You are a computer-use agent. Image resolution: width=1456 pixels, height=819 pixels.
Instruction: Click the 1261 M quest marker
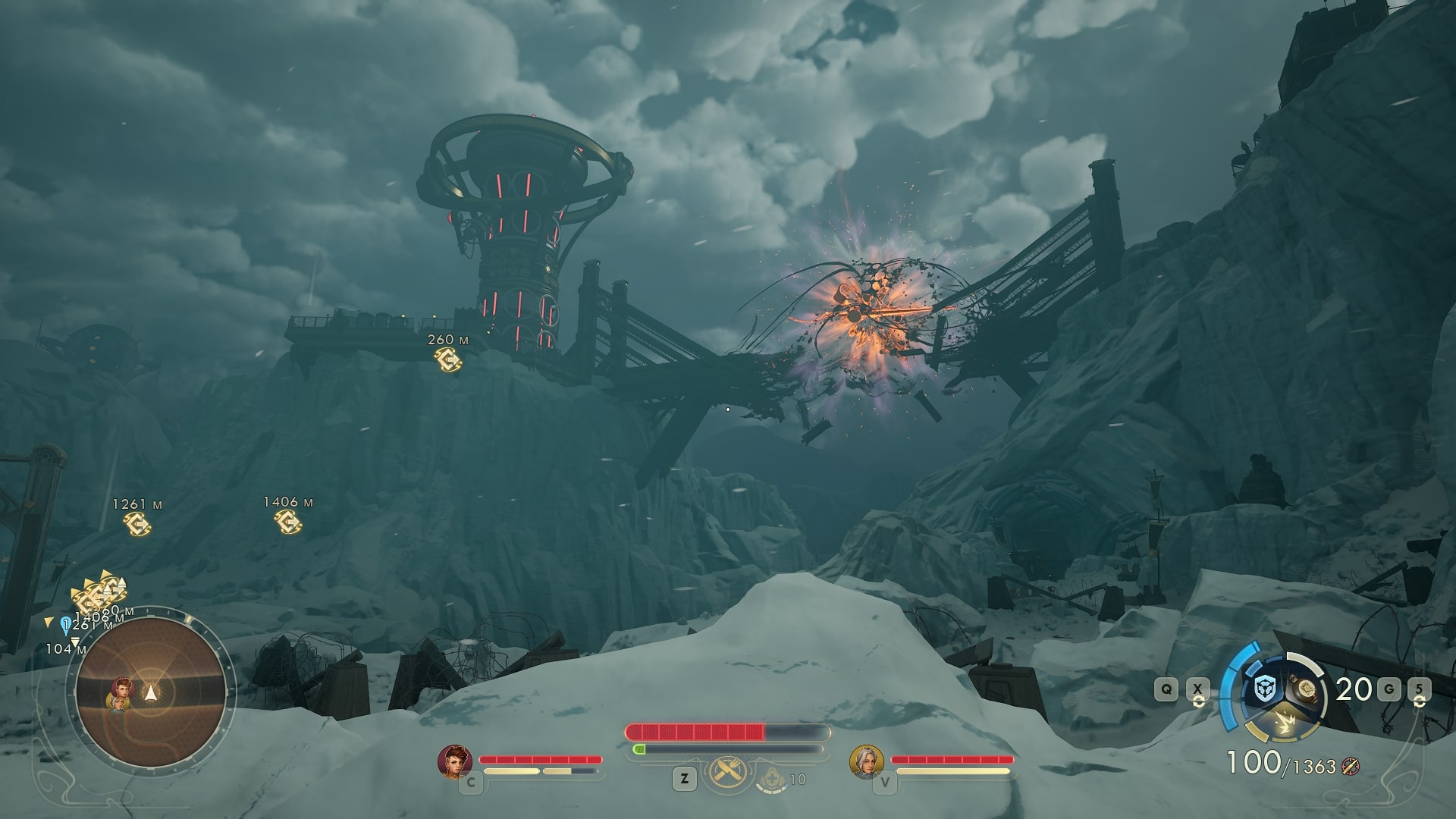pyautogui.click(x=137, y=522)
